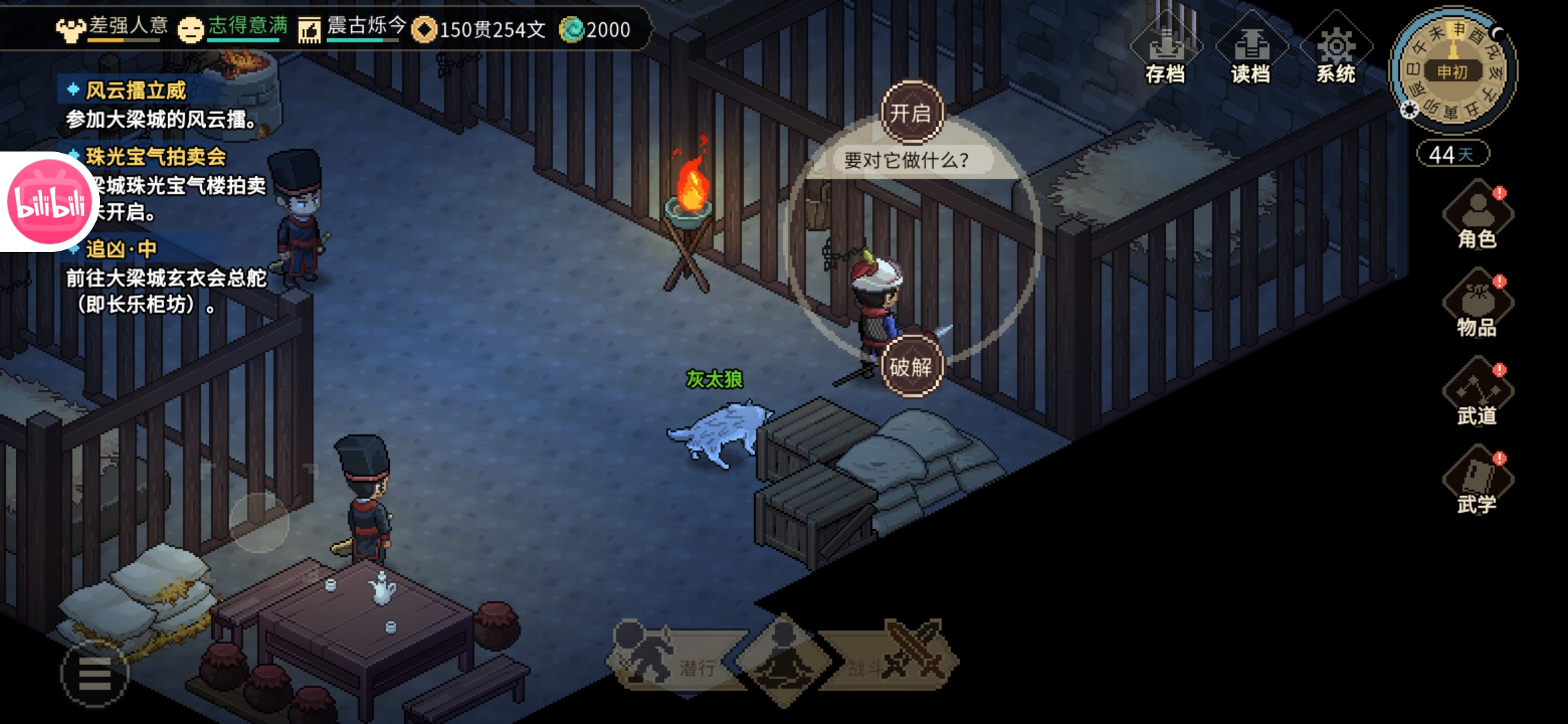The height and width of the screenshot is (724, 1568).
Task: Open the 角色 character screen
Action: pos(1477,218)
